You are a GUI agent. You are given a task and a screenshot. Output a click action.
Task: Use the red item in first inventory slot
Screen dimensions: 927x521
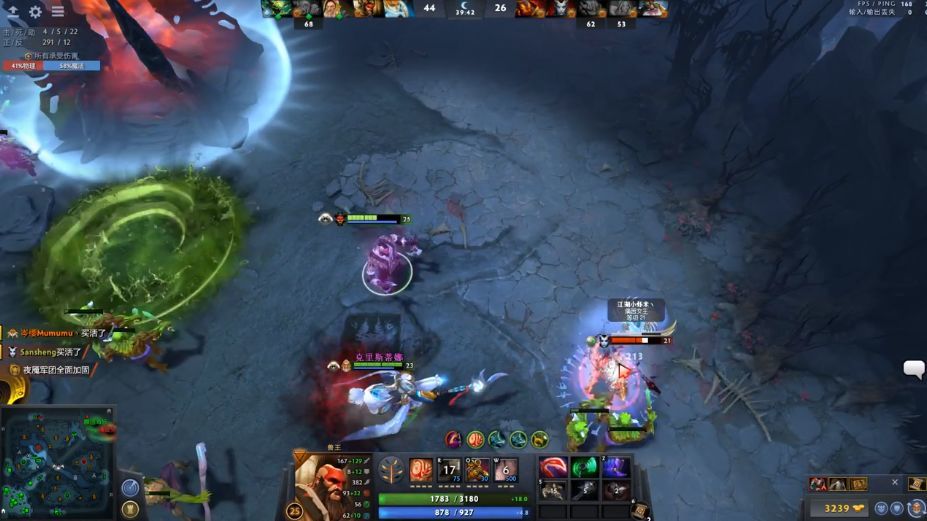point(553,468)
